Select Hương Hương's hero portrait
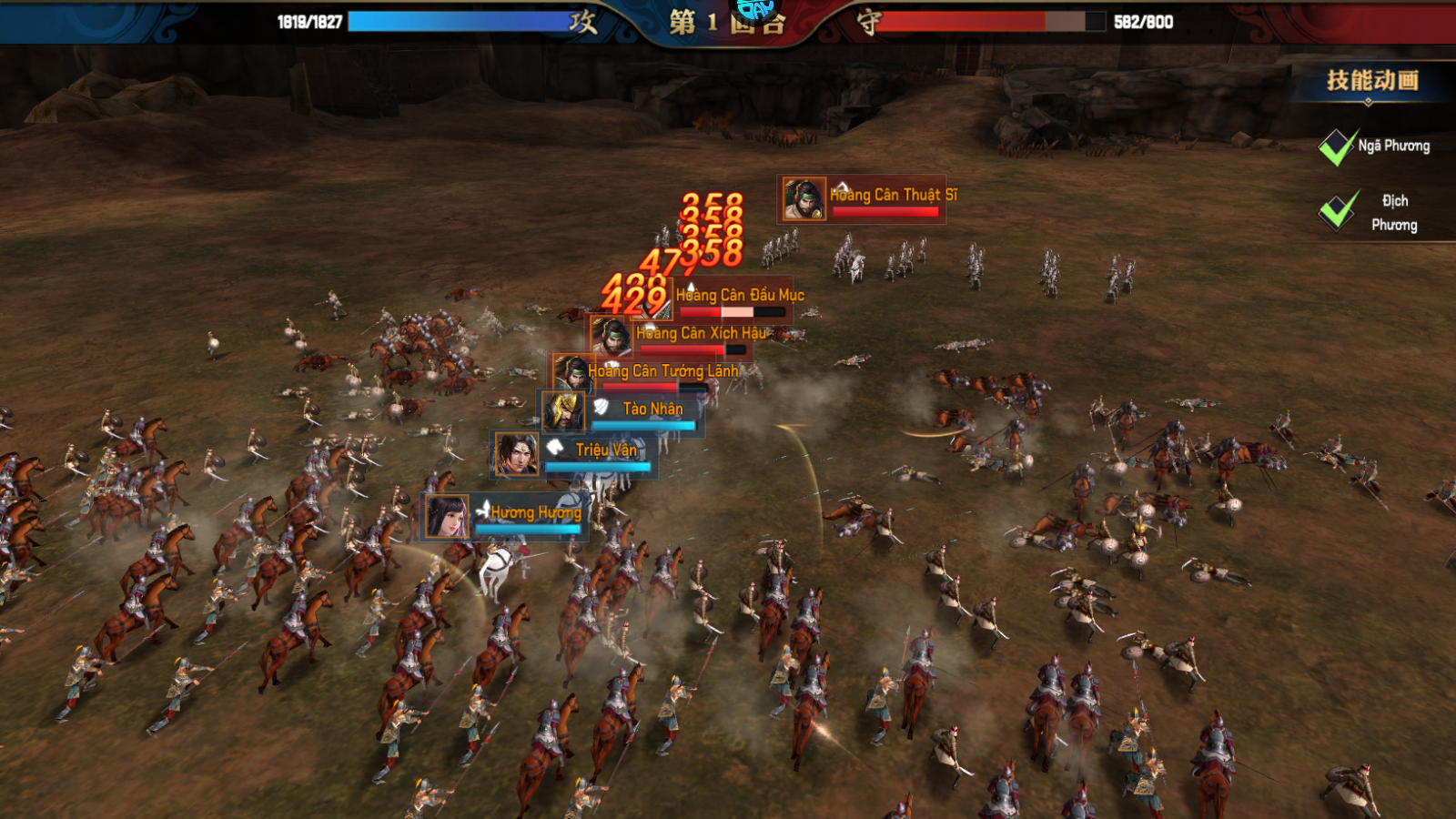The width and height of the screenshot is (1456, 819). 447,517
